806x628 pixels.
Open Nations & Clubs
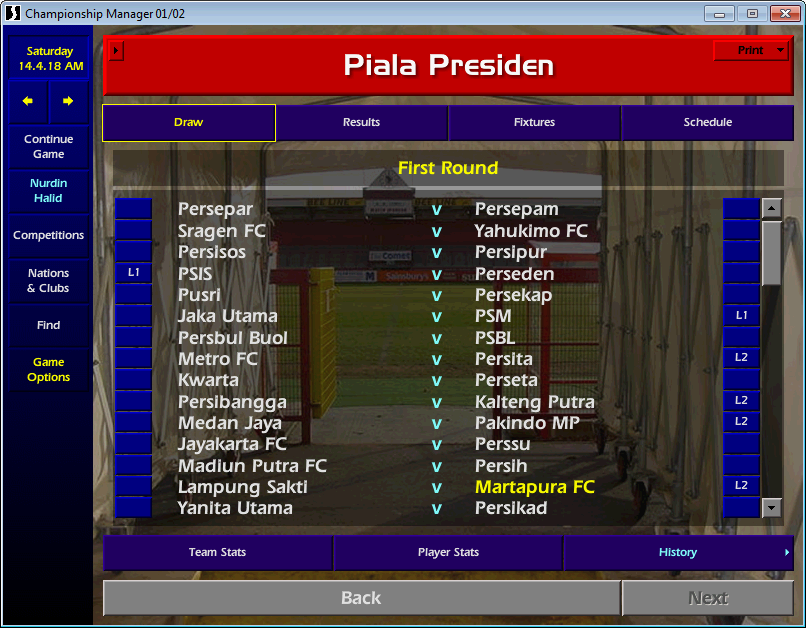coord(49,281)
